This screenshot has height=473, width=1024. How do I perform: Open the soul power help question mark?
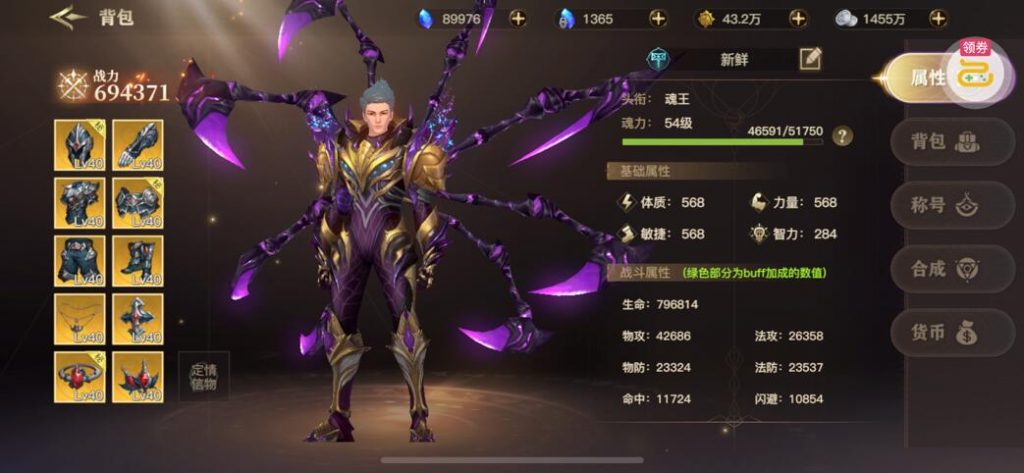click(843, 136)
